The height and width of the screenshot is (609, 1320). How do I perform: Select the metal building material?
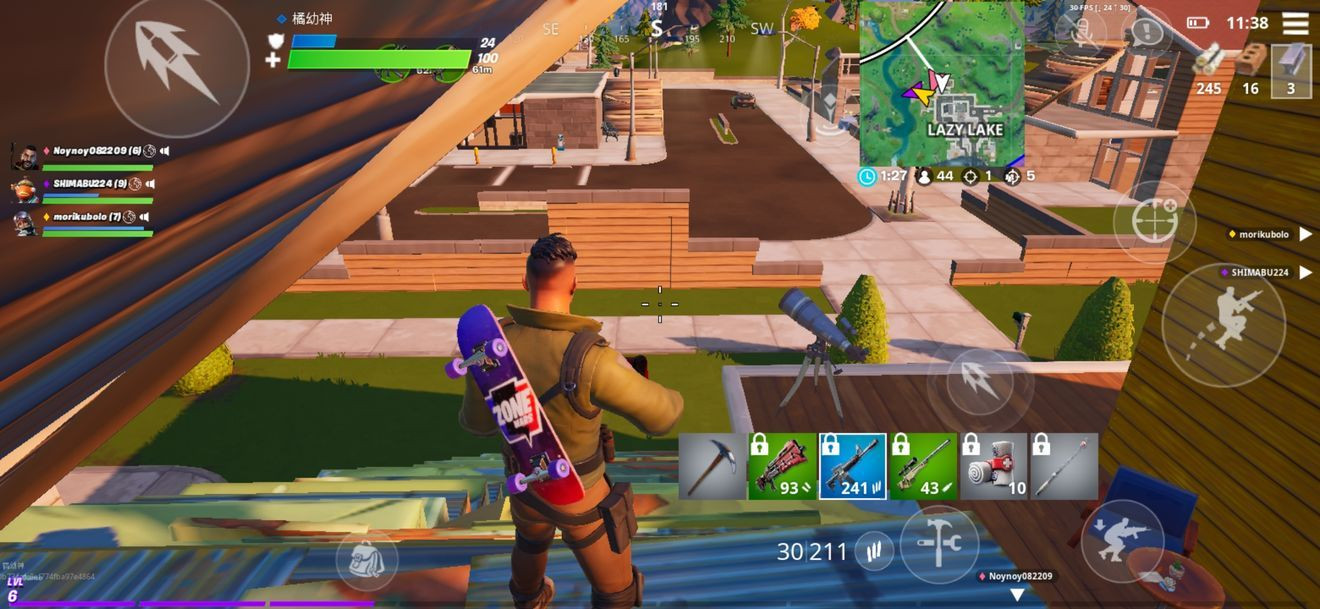(1291, 70)
